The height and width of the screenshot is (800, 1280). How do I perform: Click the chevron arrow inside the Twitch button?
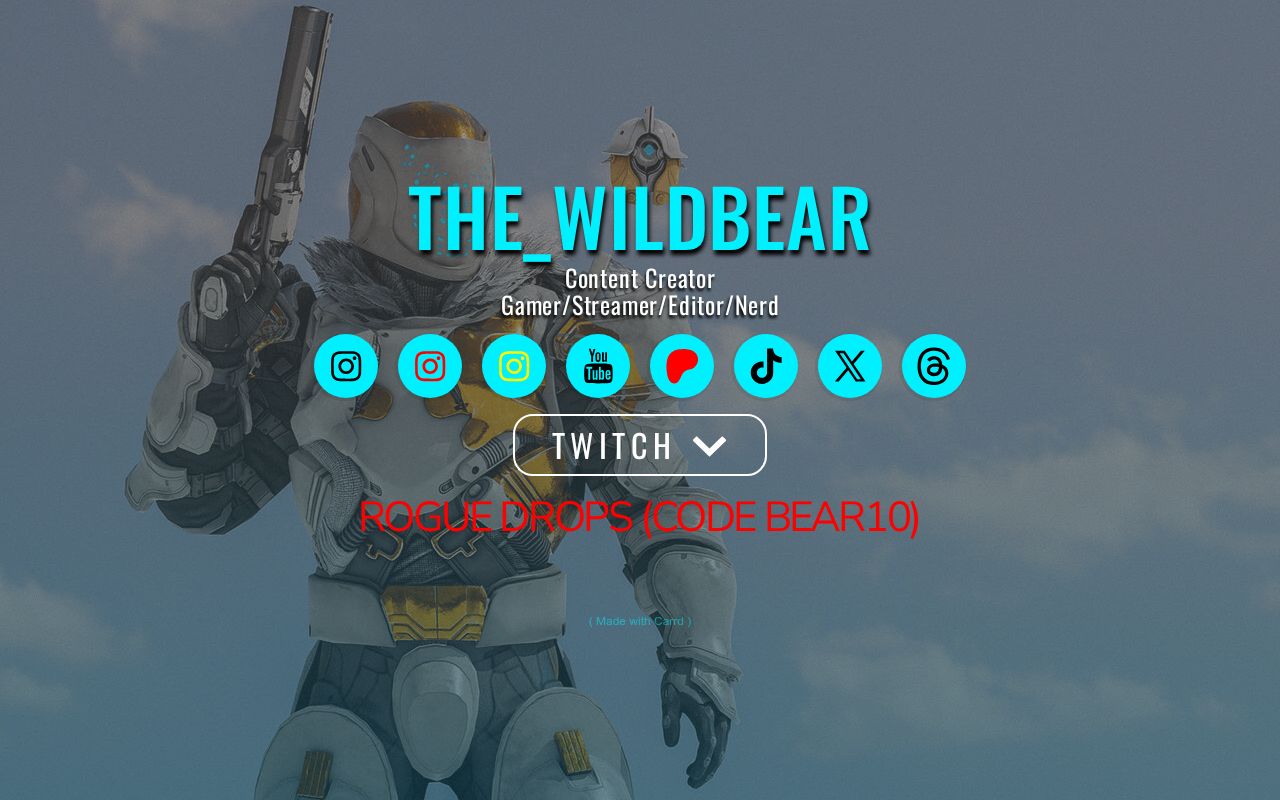(x=711, y=446)
